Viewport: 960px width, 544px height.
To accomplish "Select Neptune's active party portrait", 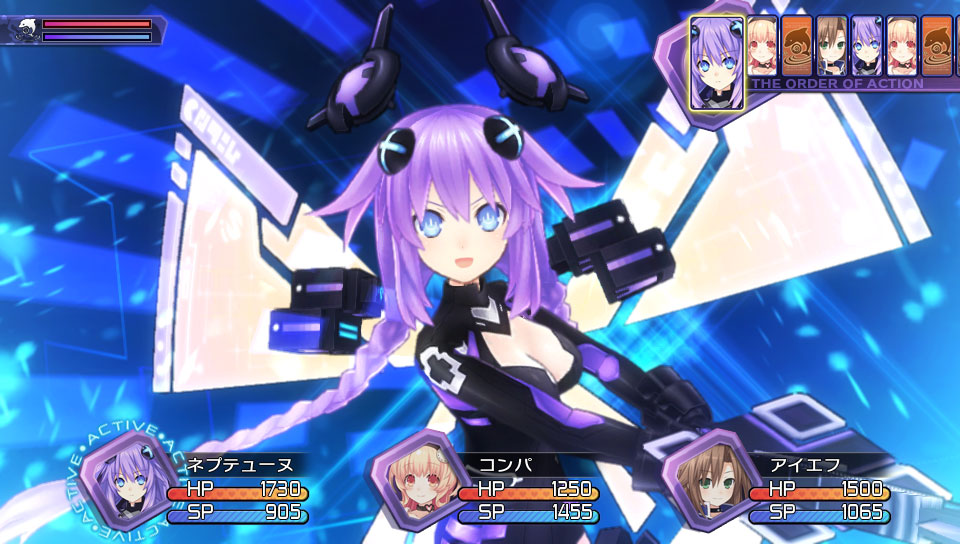I will [120, 476].
